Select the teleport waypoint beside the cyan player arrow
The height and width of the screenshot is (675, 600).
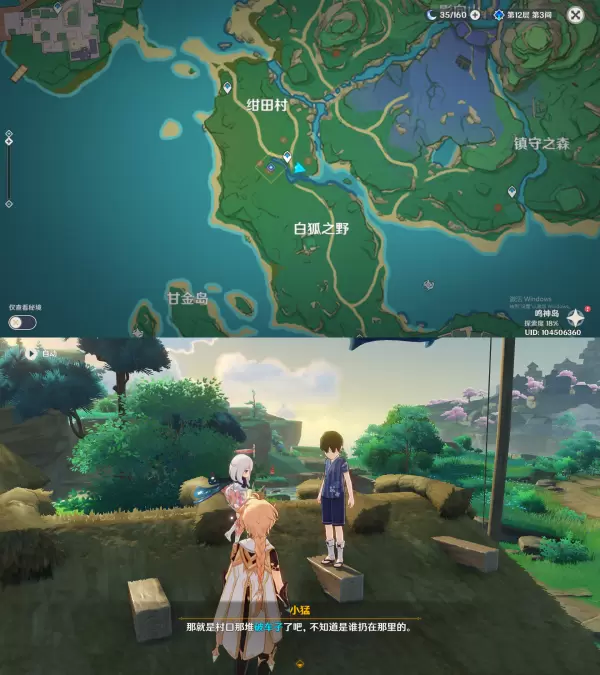[x=287, y=157]
